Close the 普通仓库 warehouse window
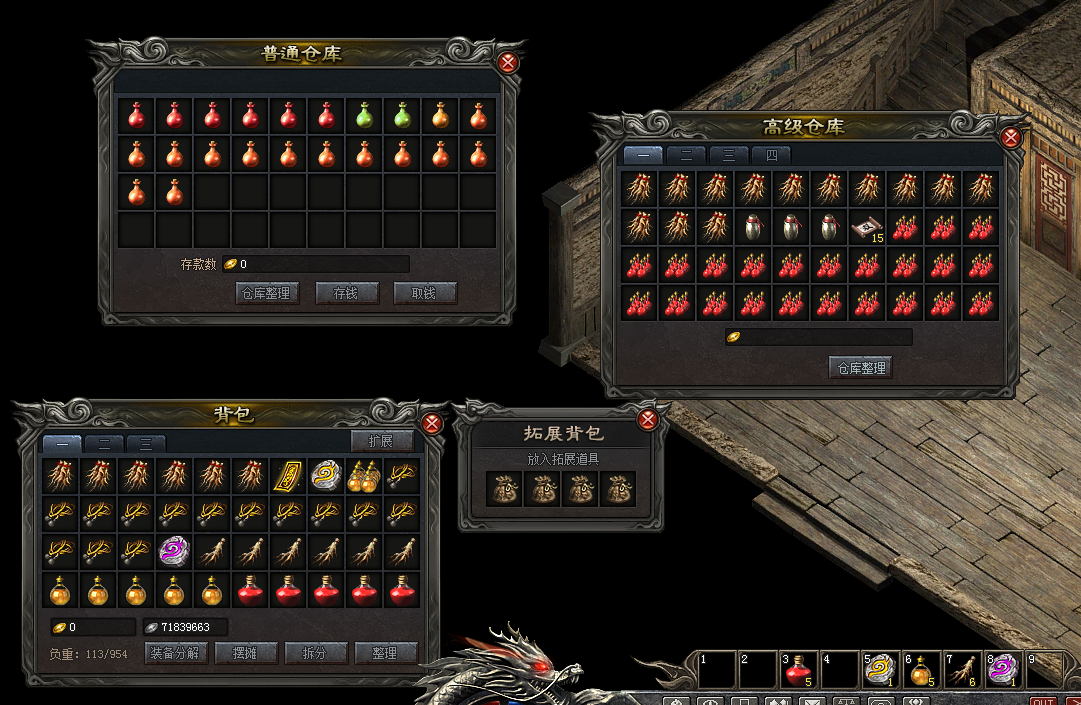Screen dimensions: 1081x705 [508, 63]
